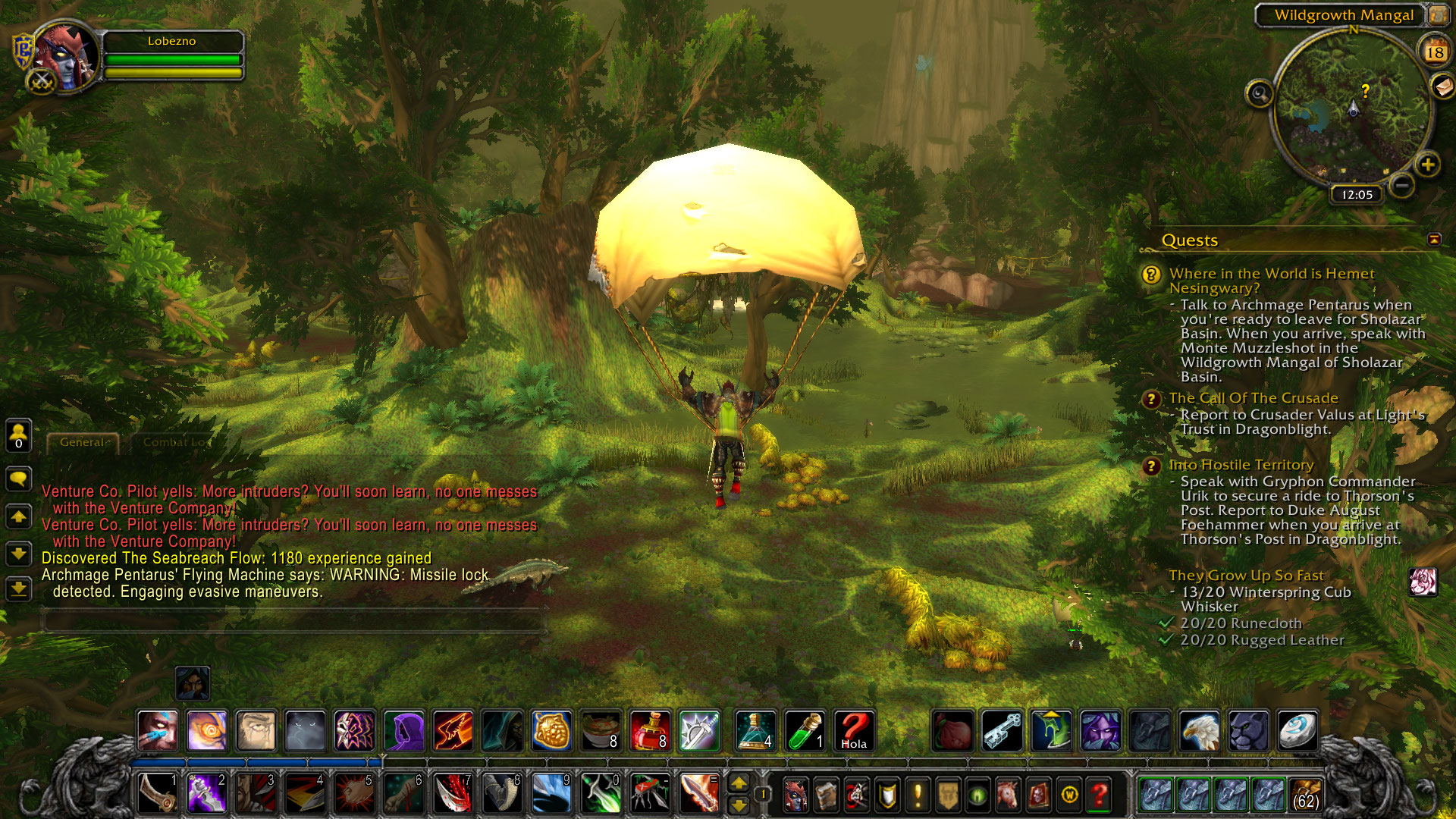Open the chat speech bubble menu
This screenshot has height=819, width=1456.
(x=18, y=479)
